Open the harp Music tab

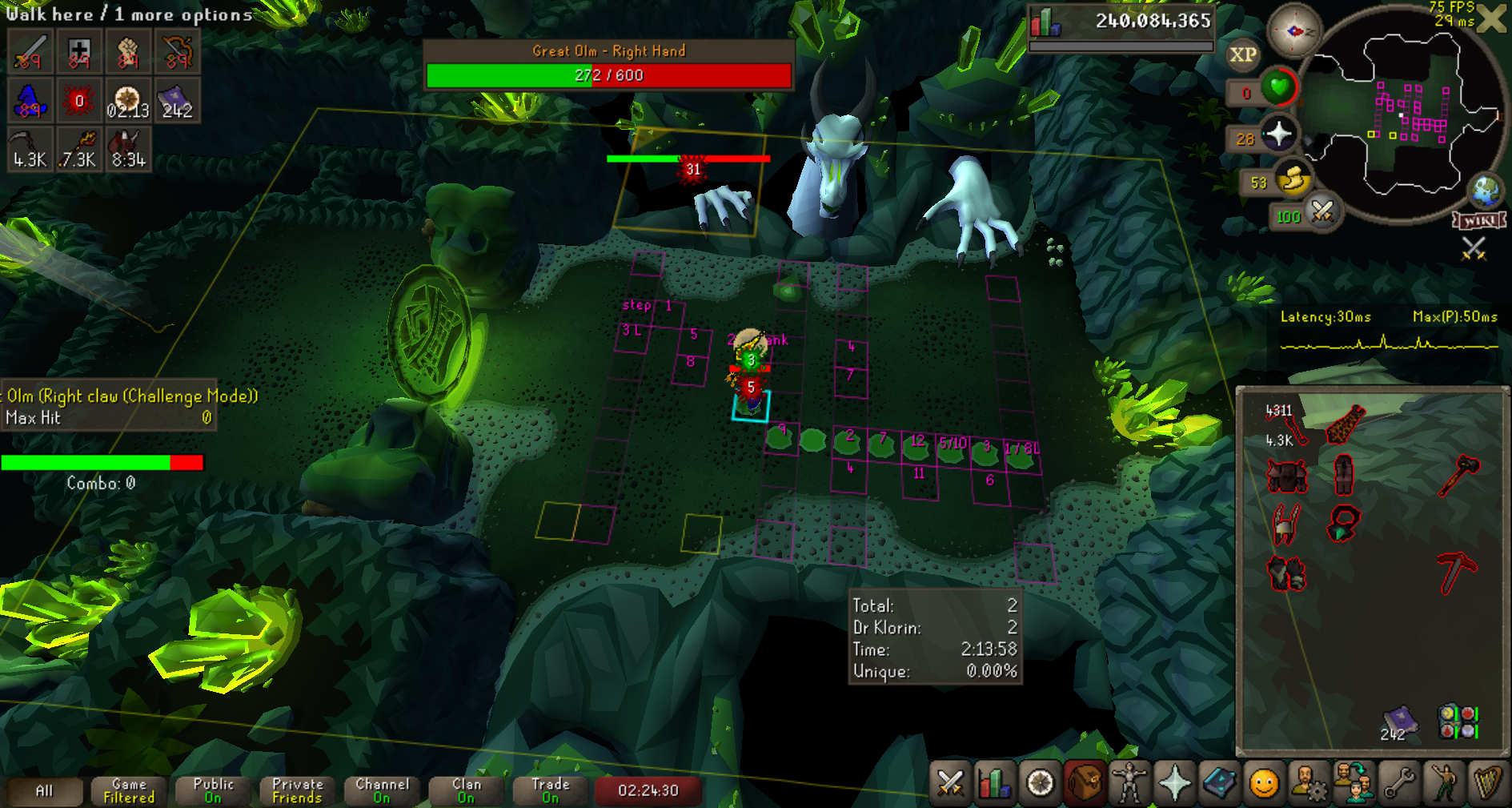pyautogui.click(x=1488, y=783)
